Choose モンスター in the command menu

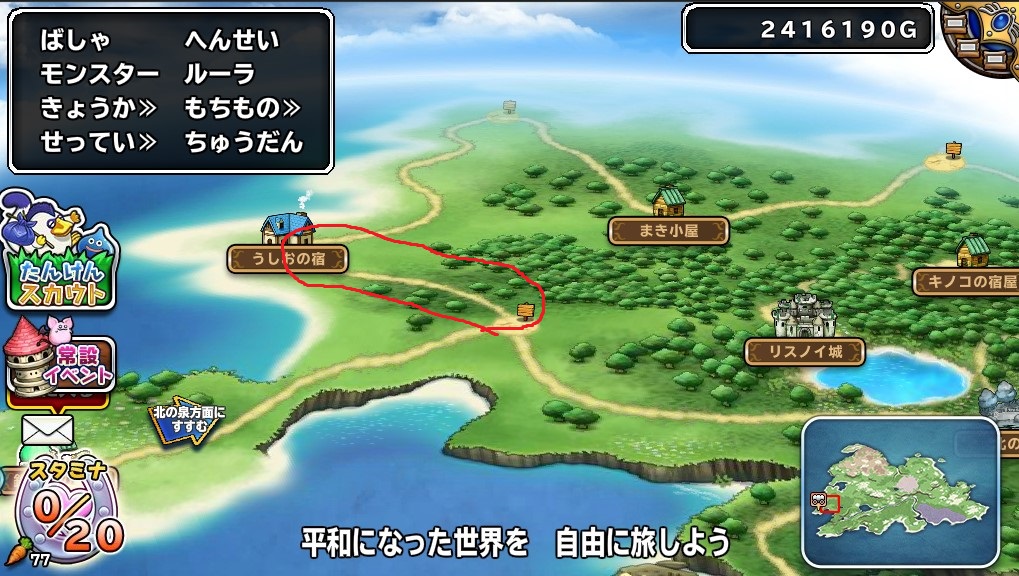tap(100, 75)
